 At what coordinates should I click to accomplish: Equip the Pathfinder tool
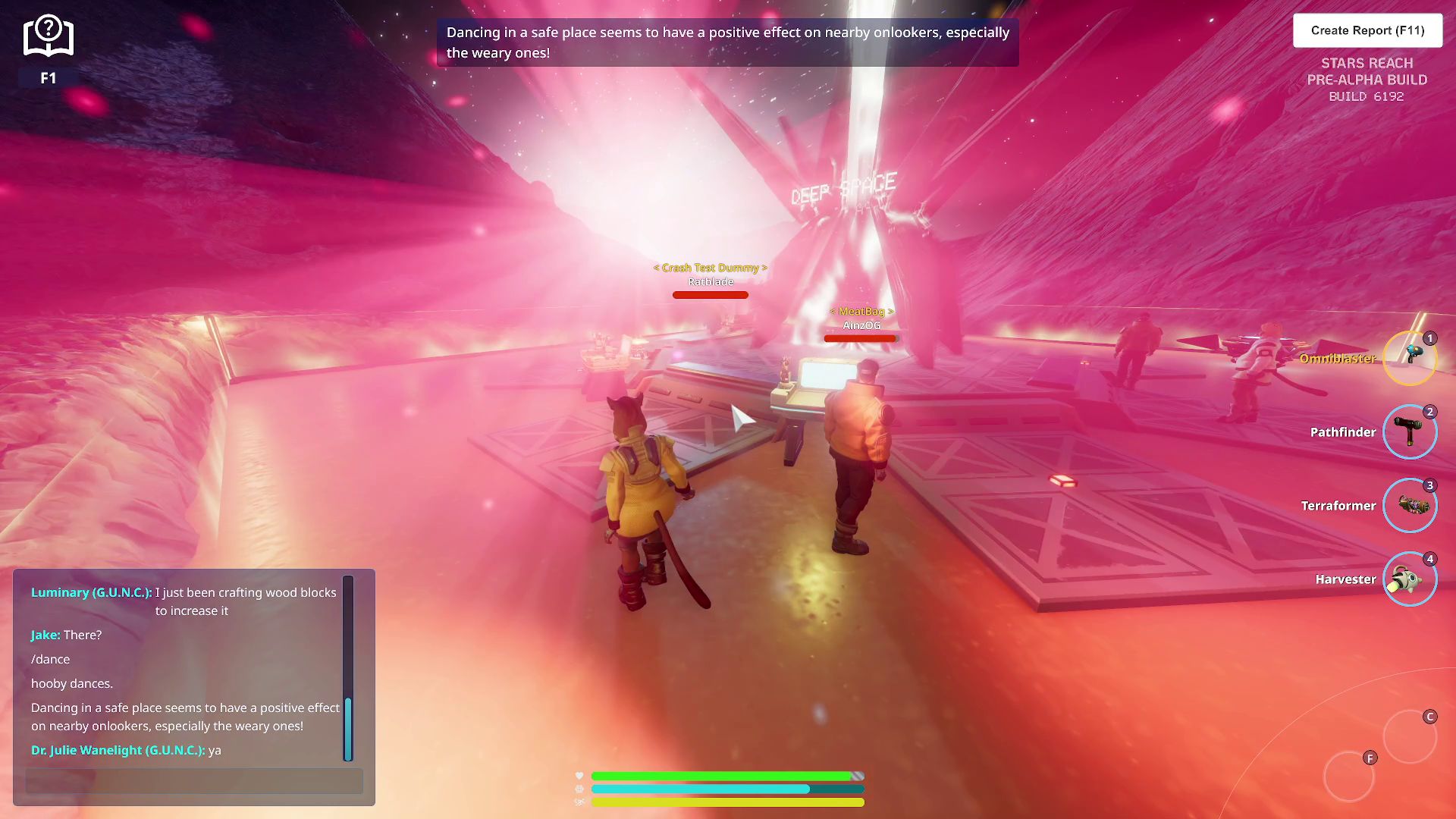click(1409, 431)
